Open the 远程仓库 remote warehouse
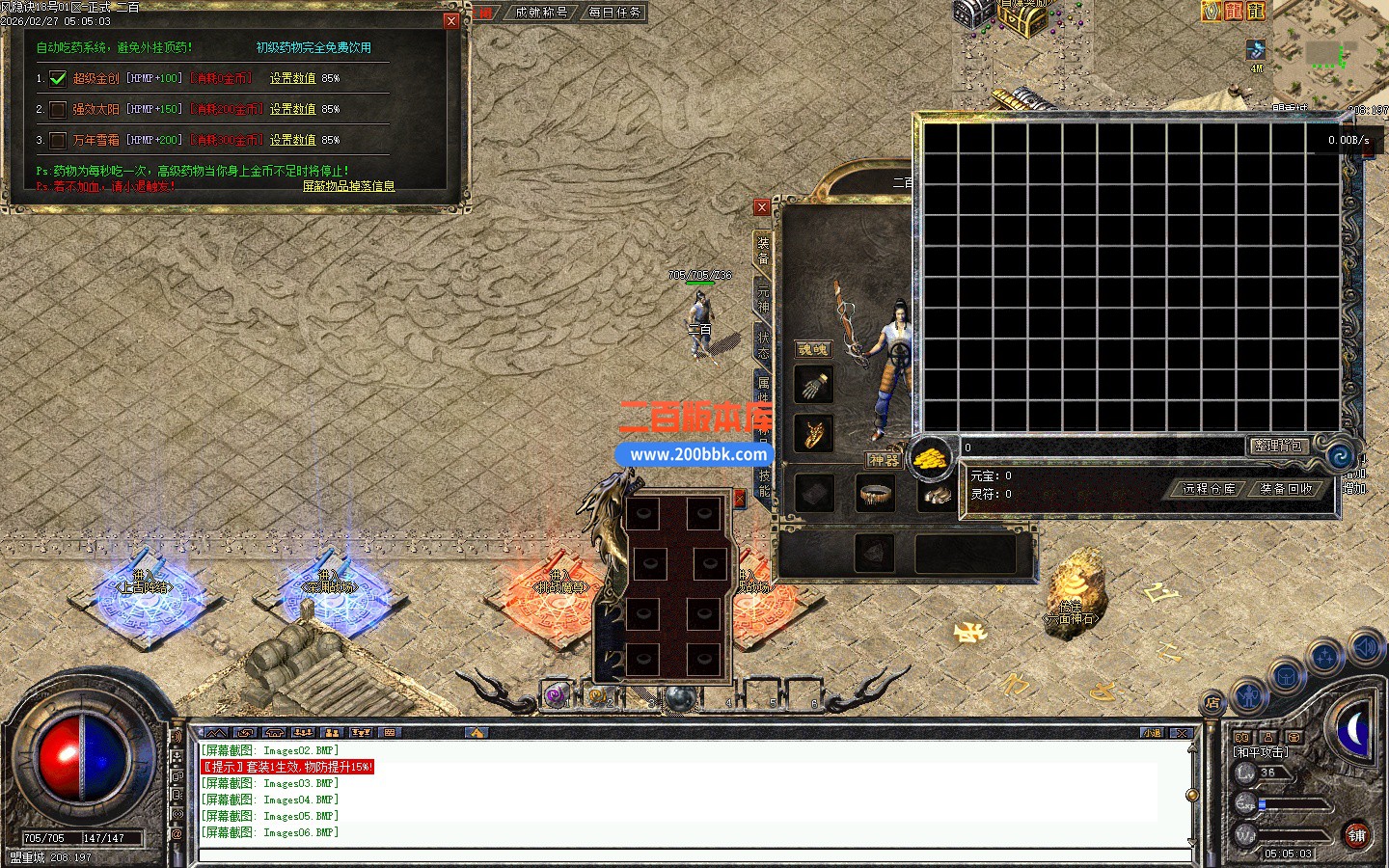 tap(1209, 489)
